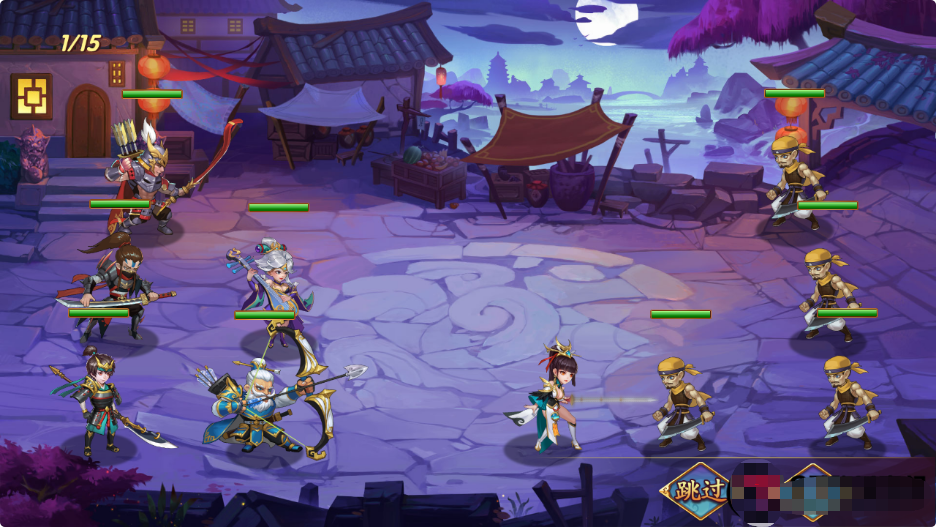The width and height of the screenshot is (936, 529).
Task: Skip the battle with the 跳过 button
Action: [x=697, y=491]
